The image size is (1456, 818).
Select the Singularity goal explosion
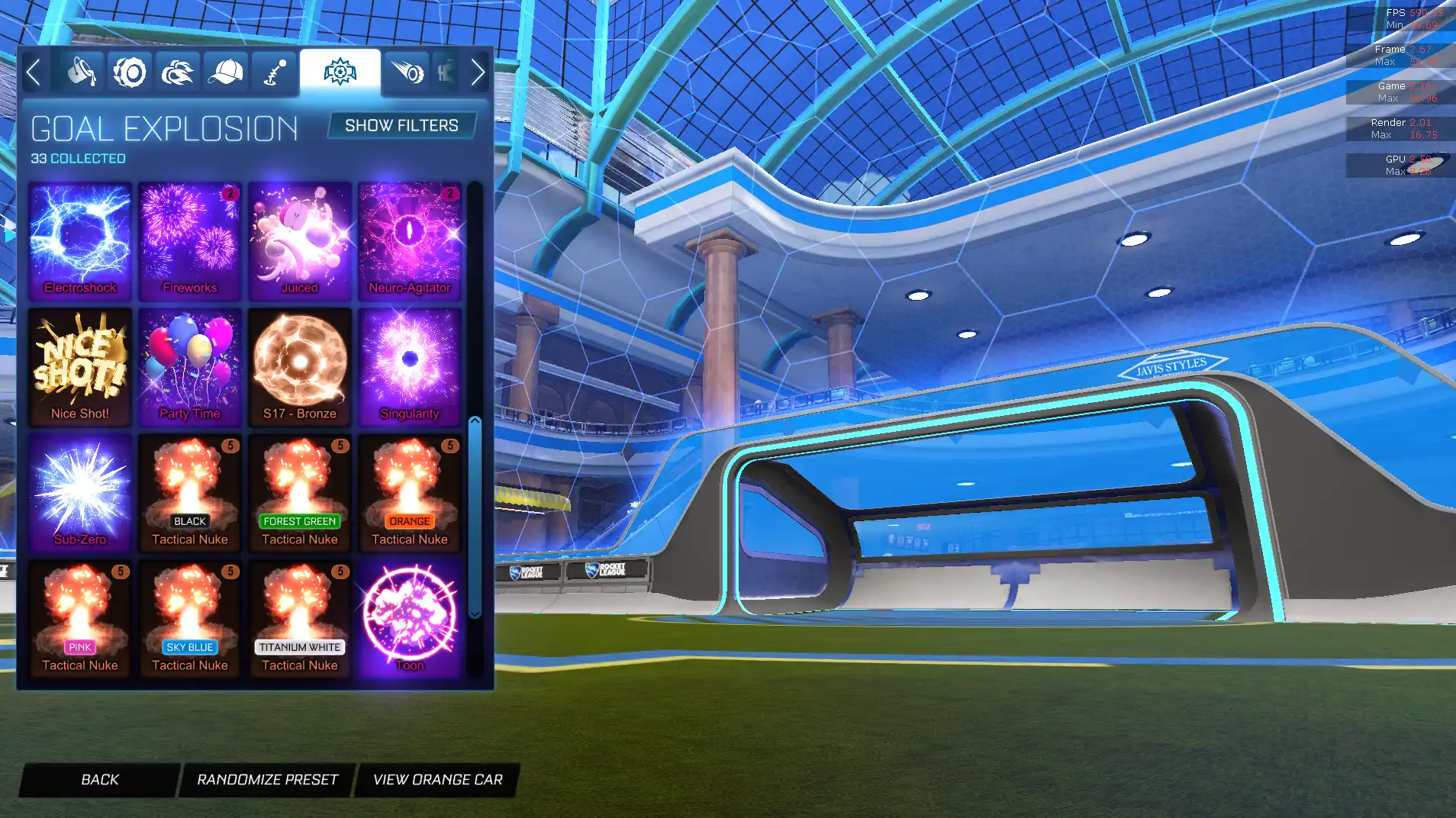410,366
